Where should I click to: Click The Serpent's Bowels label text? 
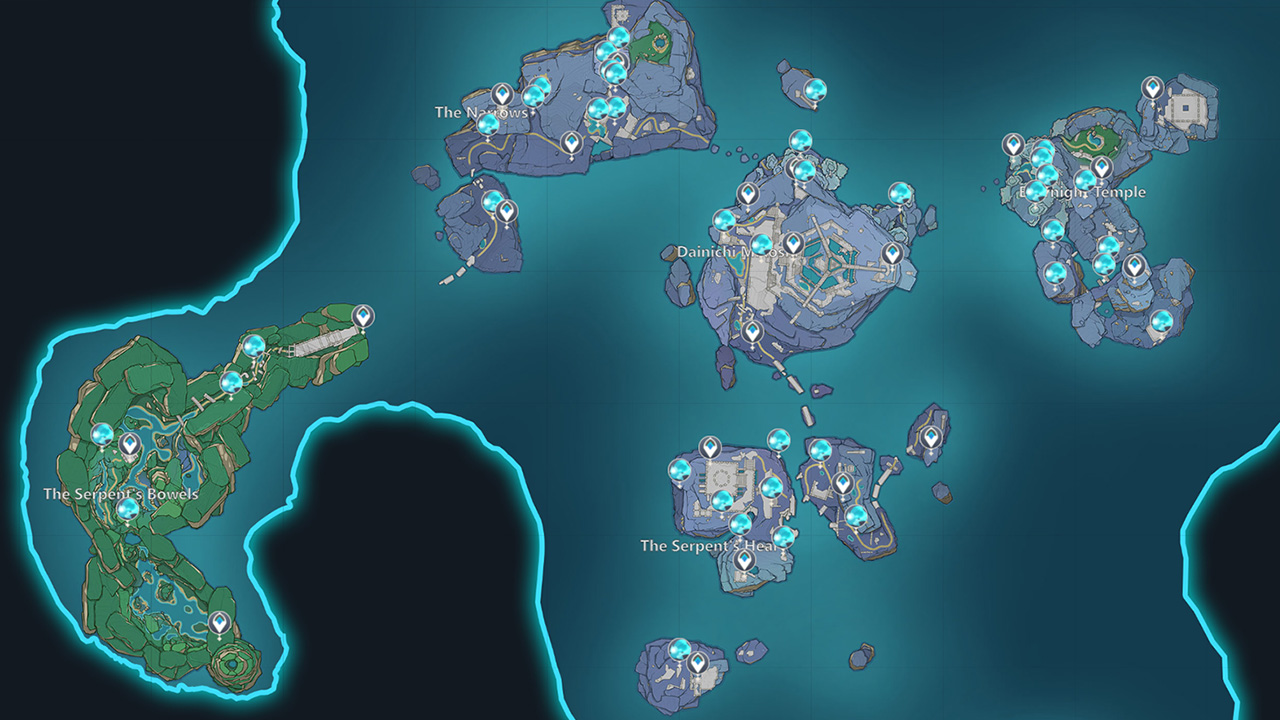coord(120,493)
